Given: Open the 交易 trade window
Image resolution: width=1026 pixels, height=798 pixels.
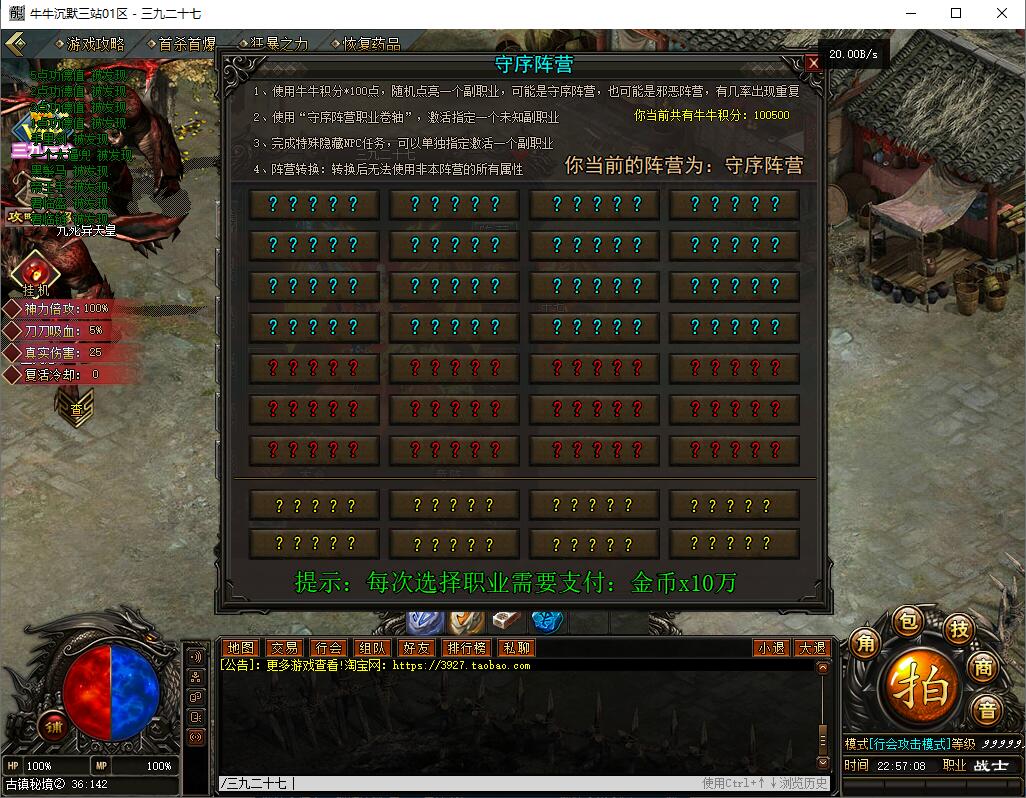Looking at the screenshot, I should click(x=284, y=648).
